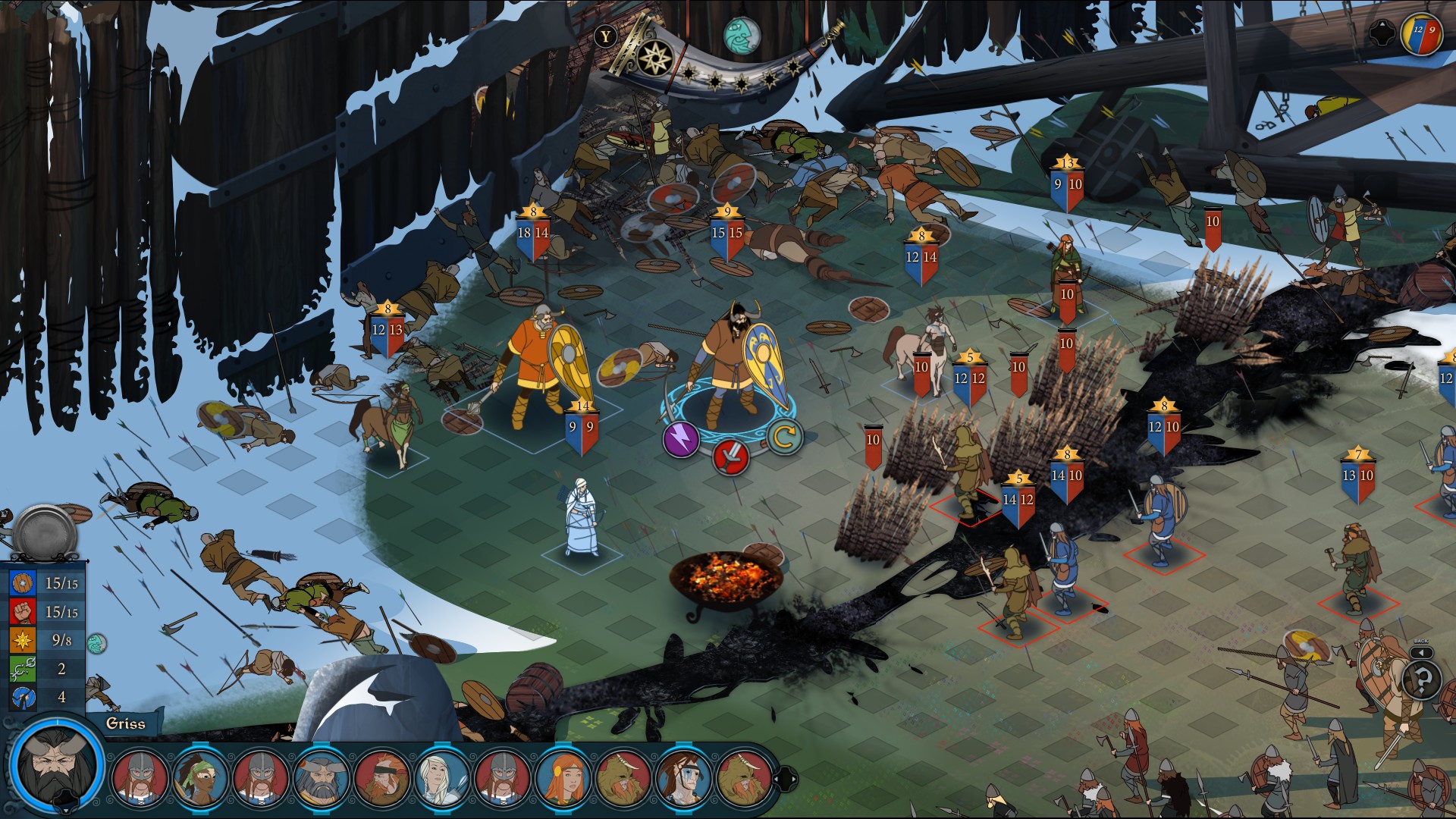Choose the red sword attack action
This screenshot has height=819, width=1456.
731,456
